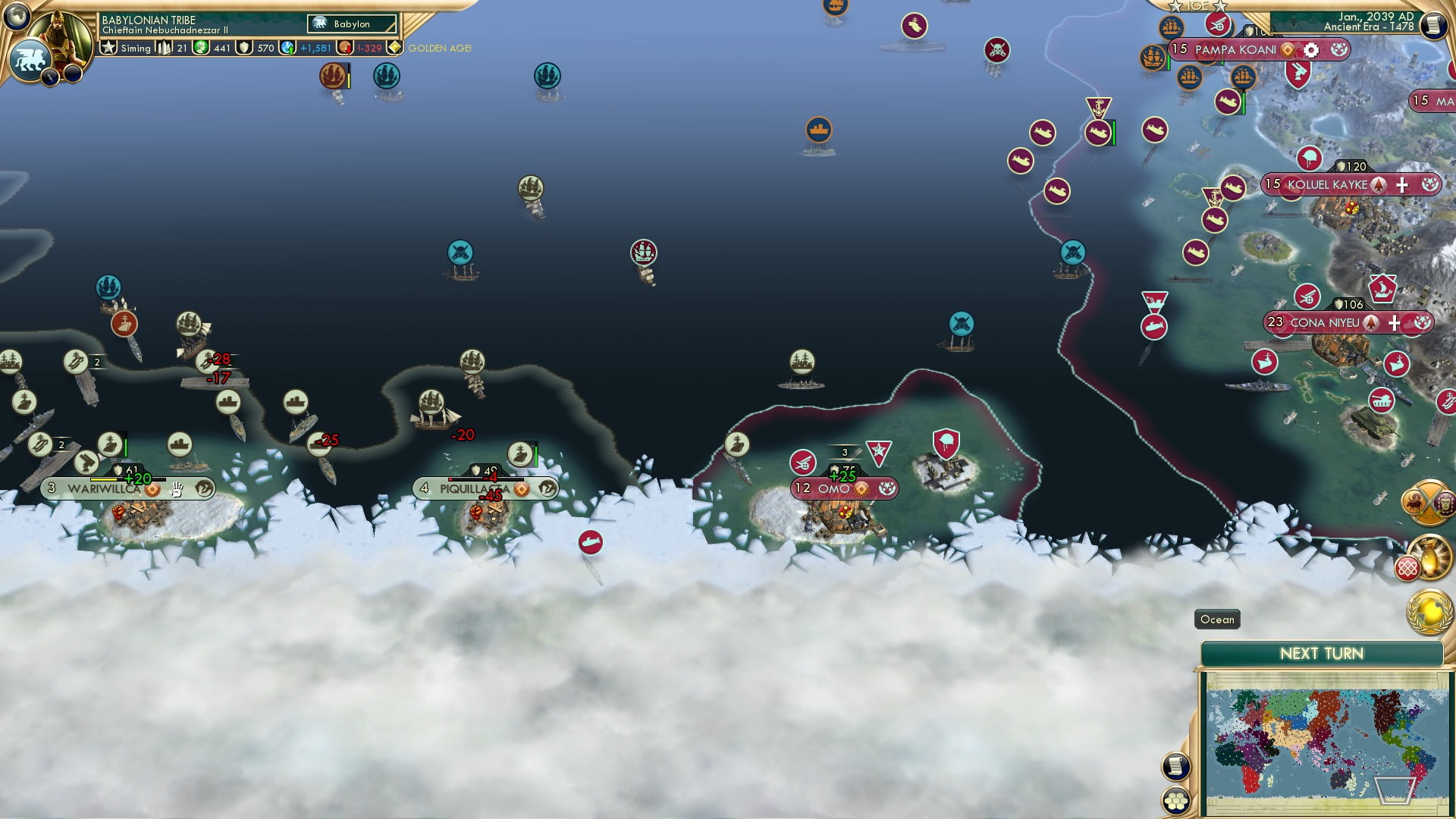Viewport: 1456px width, 819px height.
Task: Expand the Babylon selector at the top
Action: [x=352, y=24]
